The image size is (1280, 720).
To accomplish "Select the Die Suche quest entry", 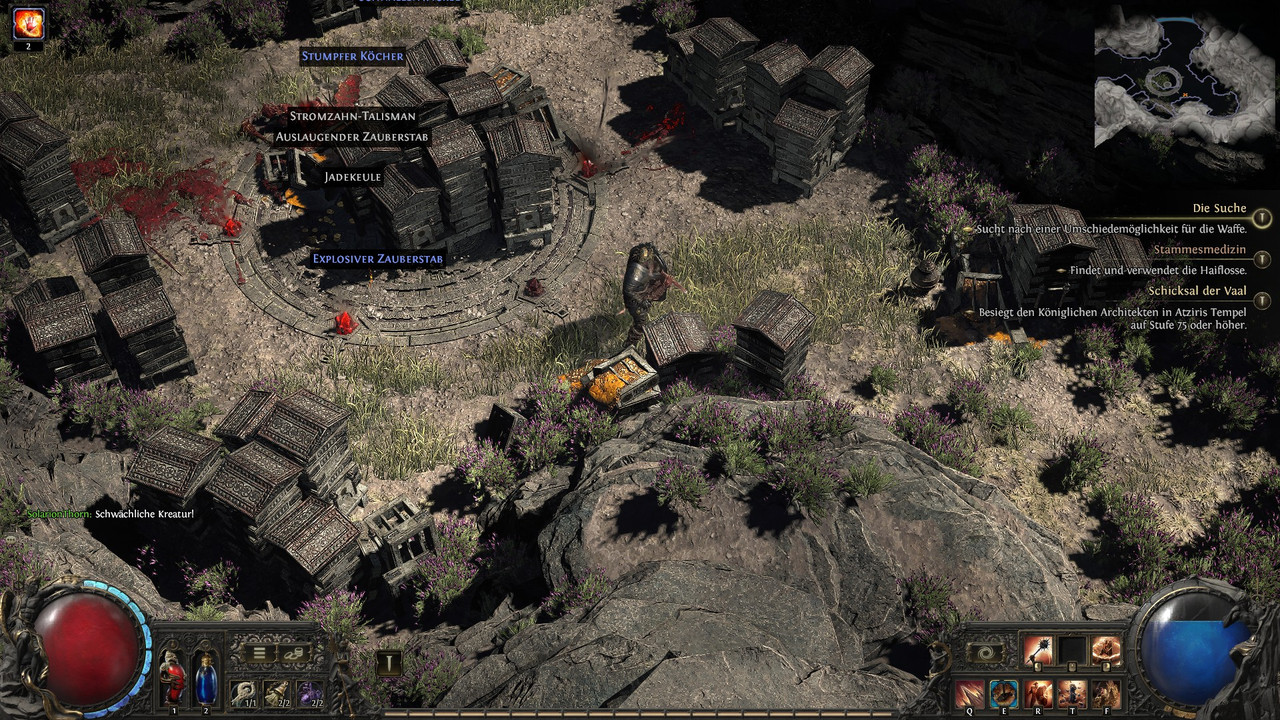I will point(1219,208).
